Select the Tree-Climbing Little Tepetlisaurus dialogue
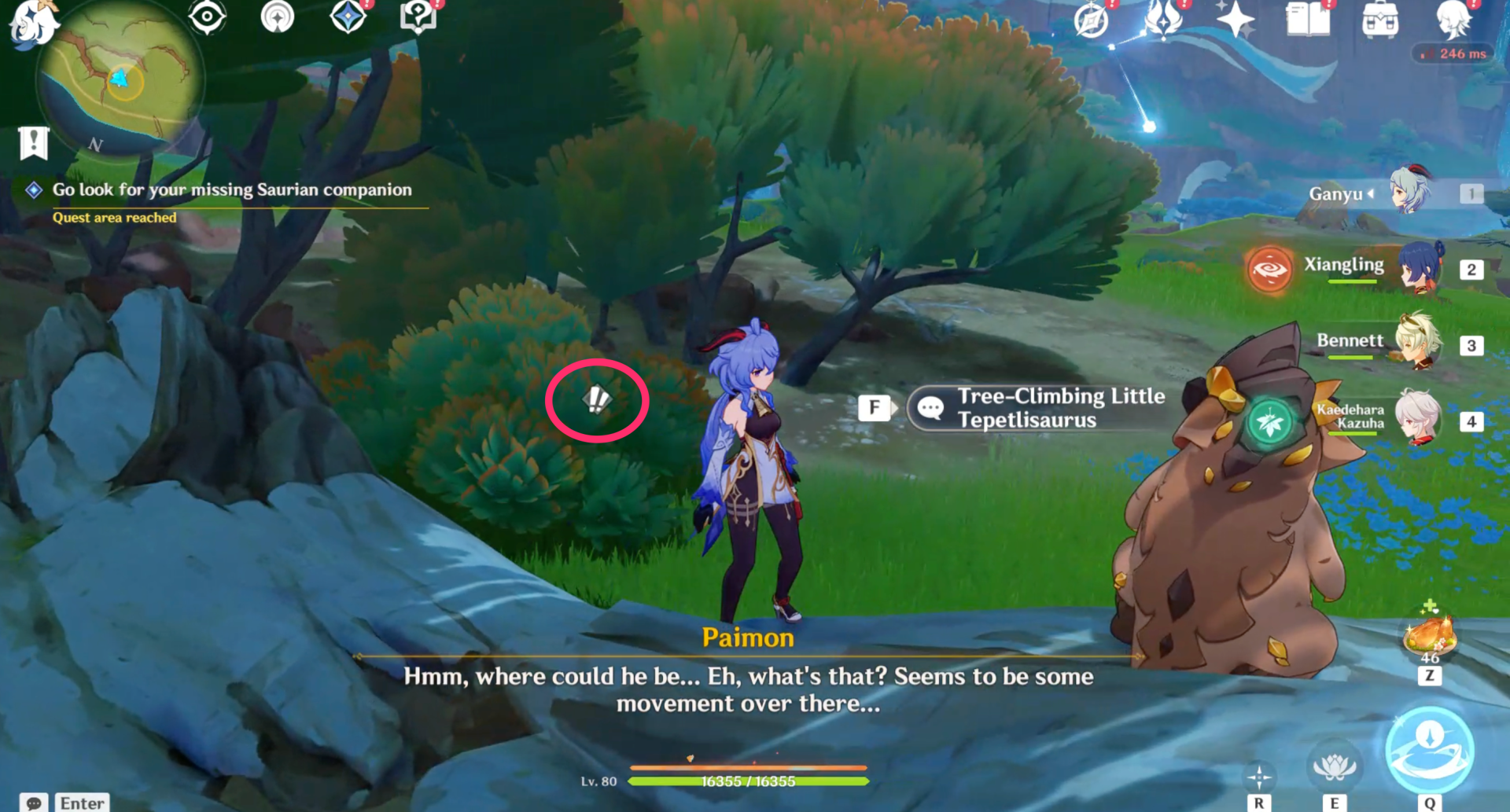The image size is (1510, 812). click(x=1038, y=407)
